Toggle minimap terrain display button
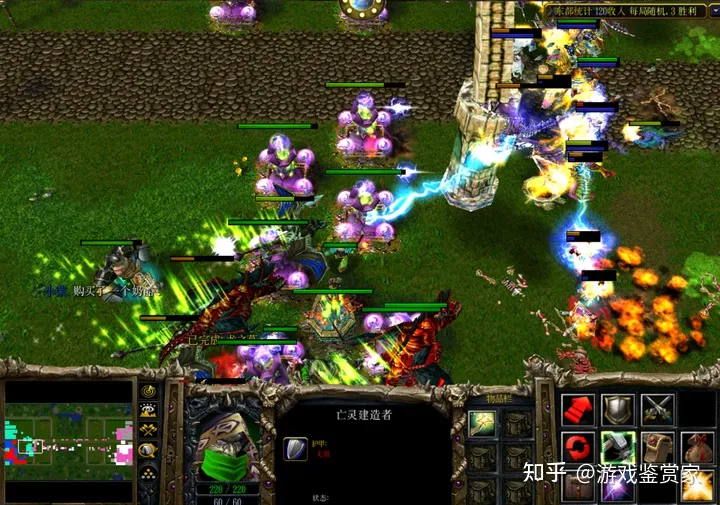The image size is (720, 505). [x=149, y=410]
